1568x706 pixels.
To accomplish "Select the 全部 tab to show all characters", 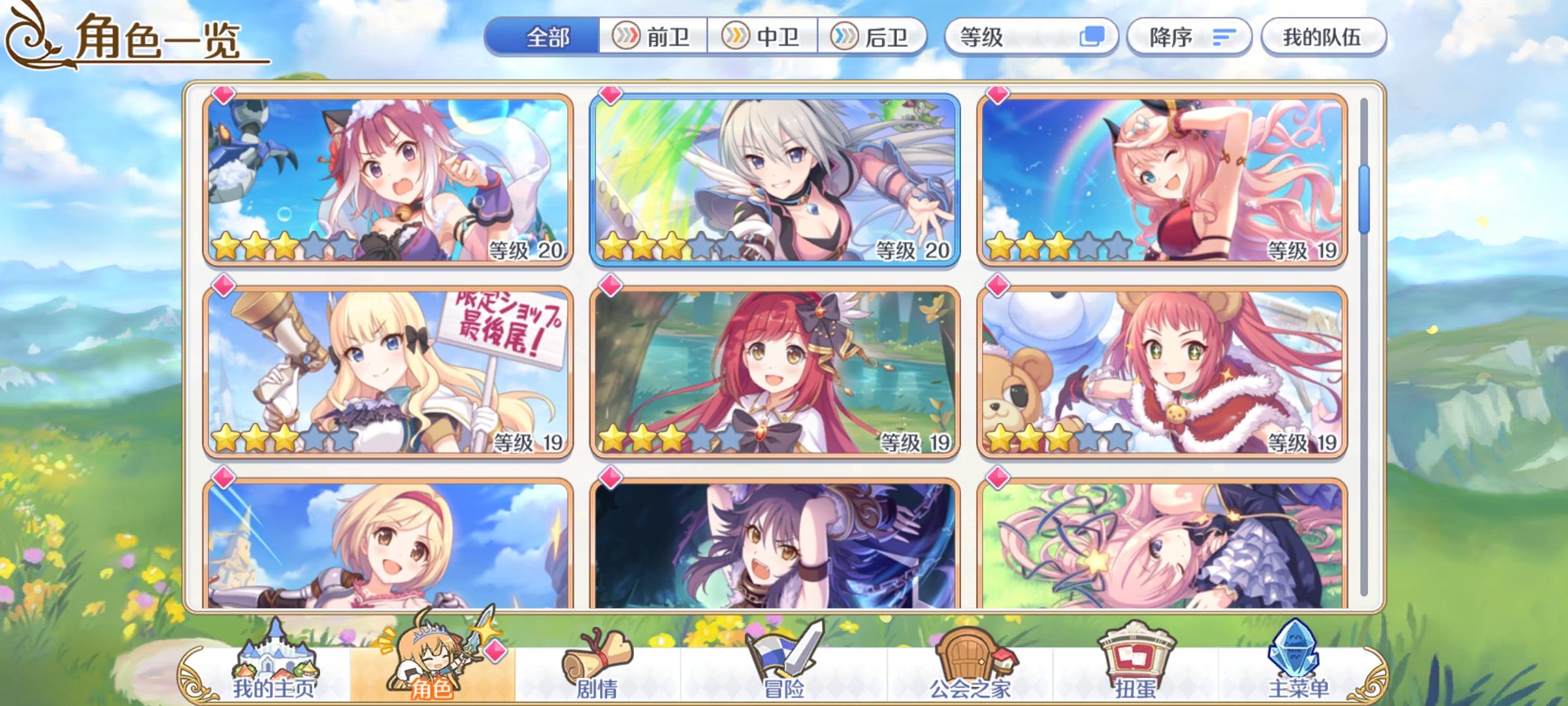I will (549, 37).
